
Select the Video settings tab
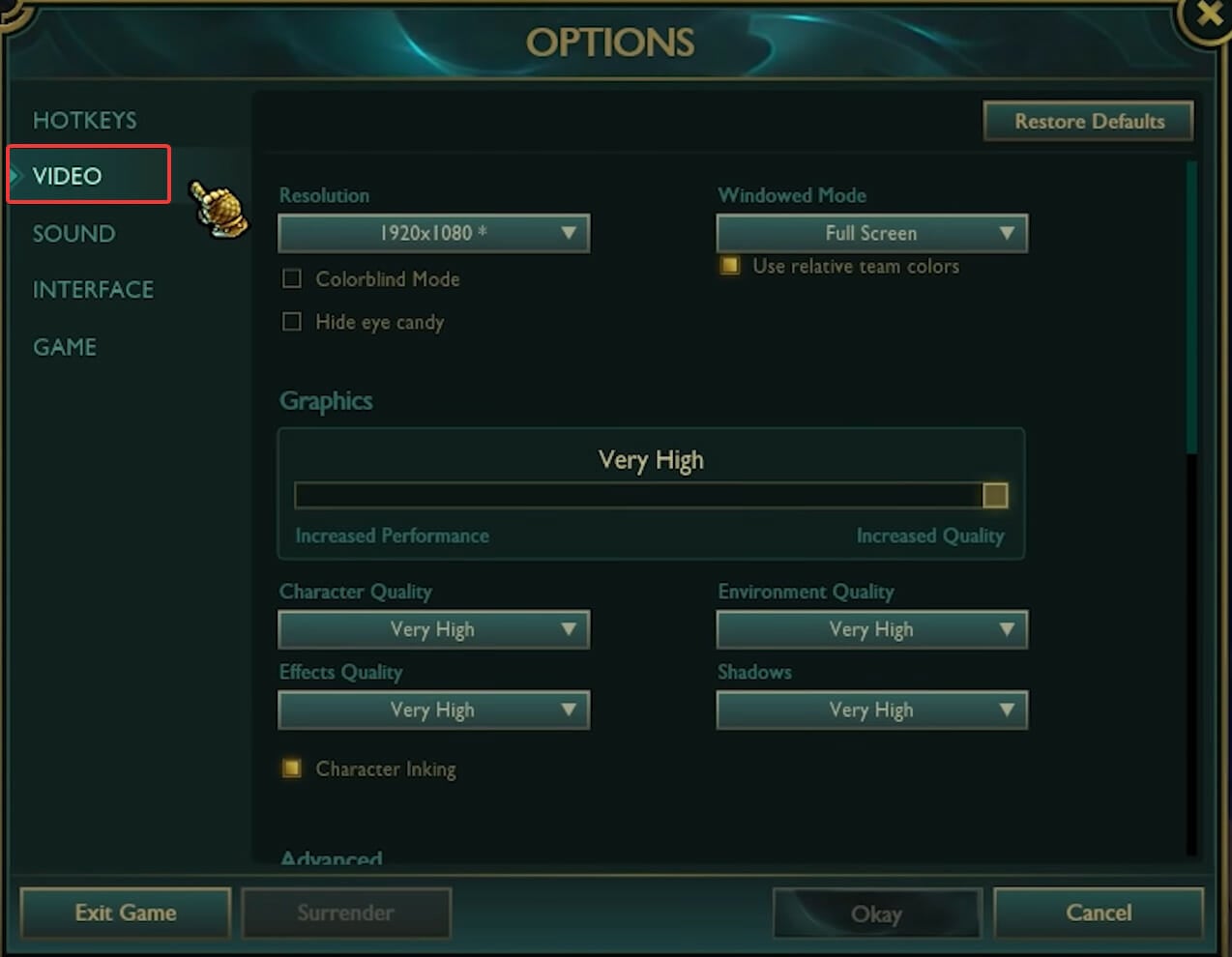pyautogui.click(x=68, y=176)
